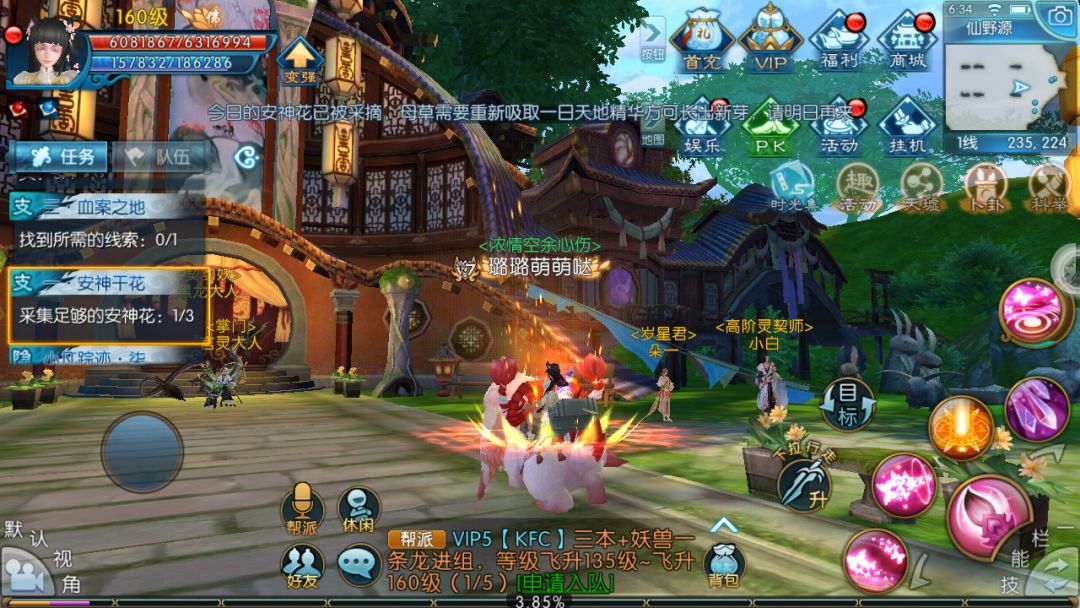Toggle the green PK mode icon

coord(770,125)
